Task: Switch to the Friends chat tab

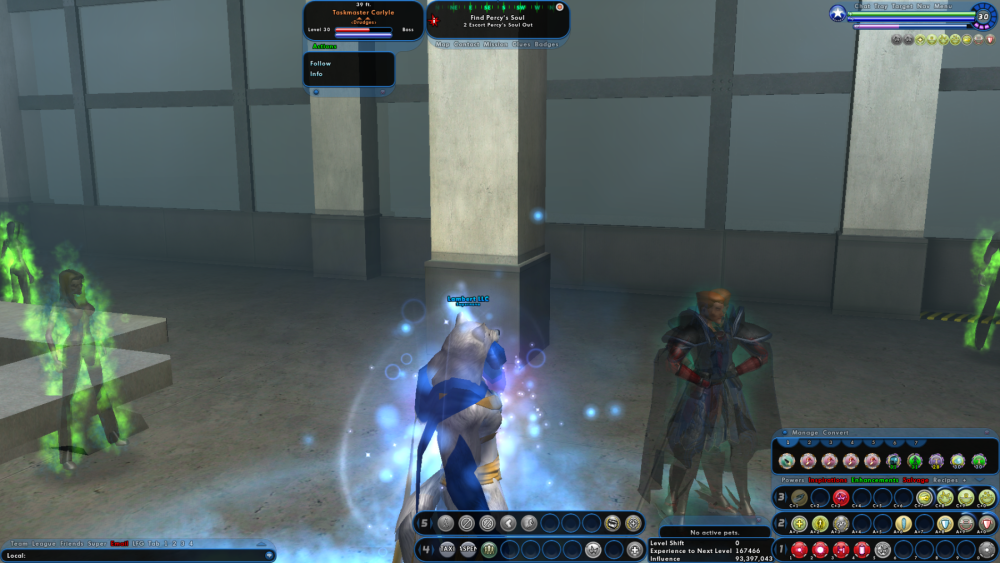Action: (x=71, y=543)
